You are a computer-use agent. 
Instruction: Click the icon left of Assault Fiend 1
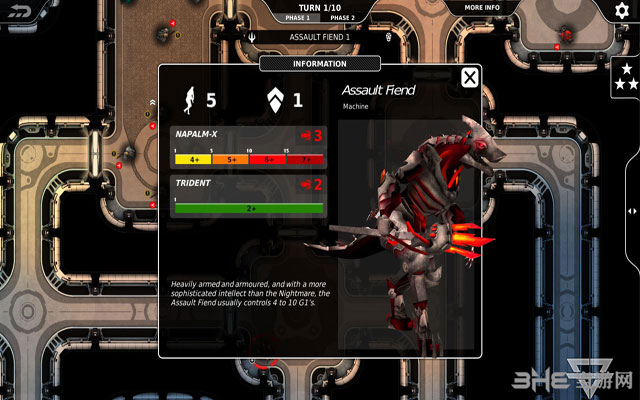pyautogui.click(x=252, y=38)
